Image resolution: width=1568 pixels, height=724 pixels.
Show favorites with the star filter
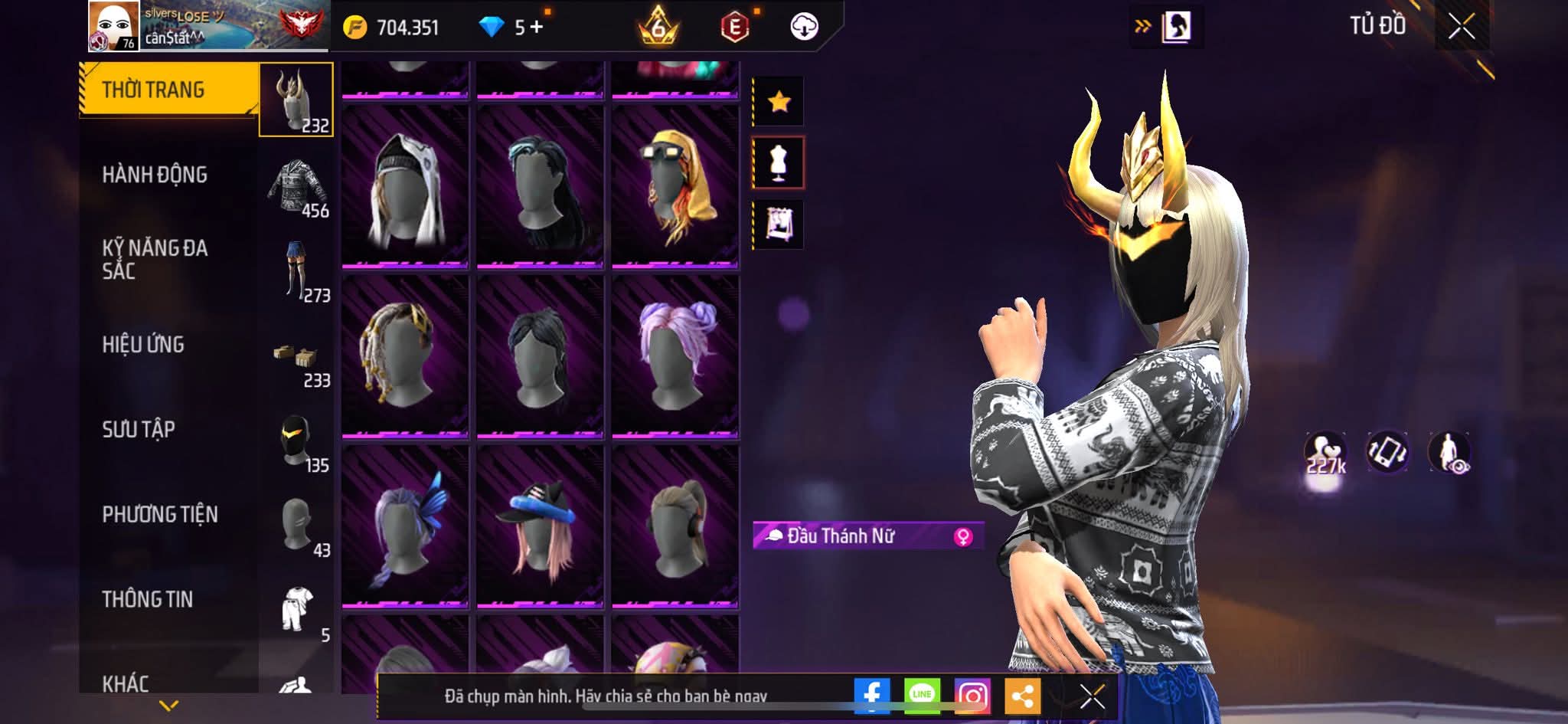tap(779, 101)
